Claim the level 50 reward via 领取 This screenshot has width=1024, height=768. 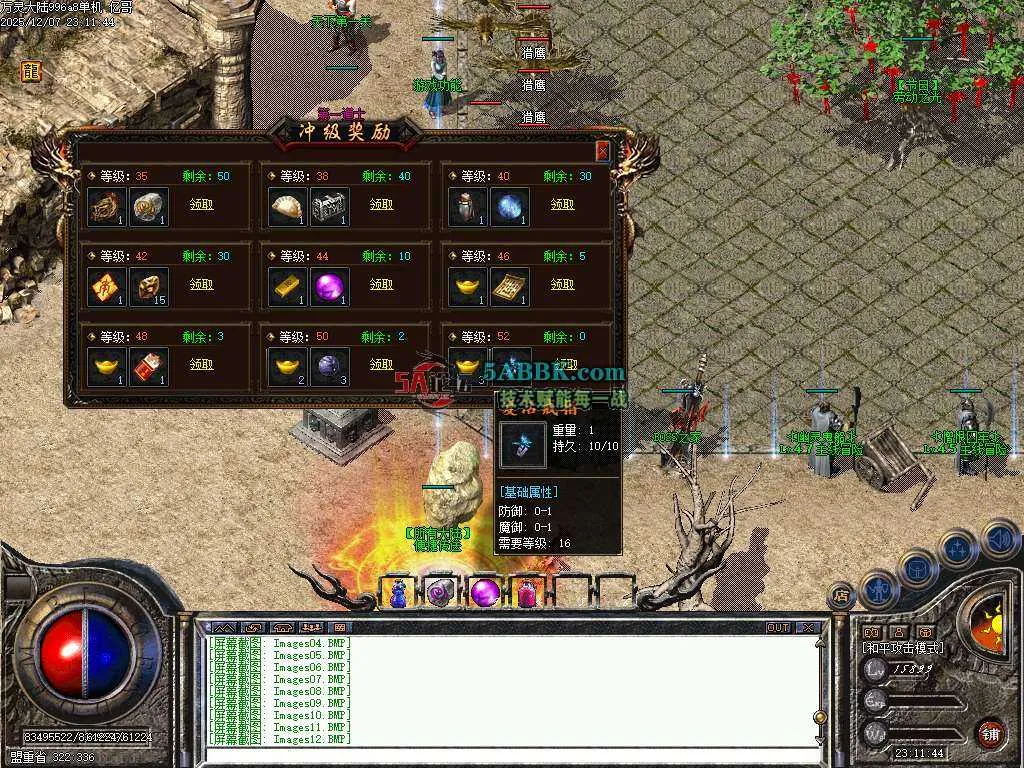(381, 364)
